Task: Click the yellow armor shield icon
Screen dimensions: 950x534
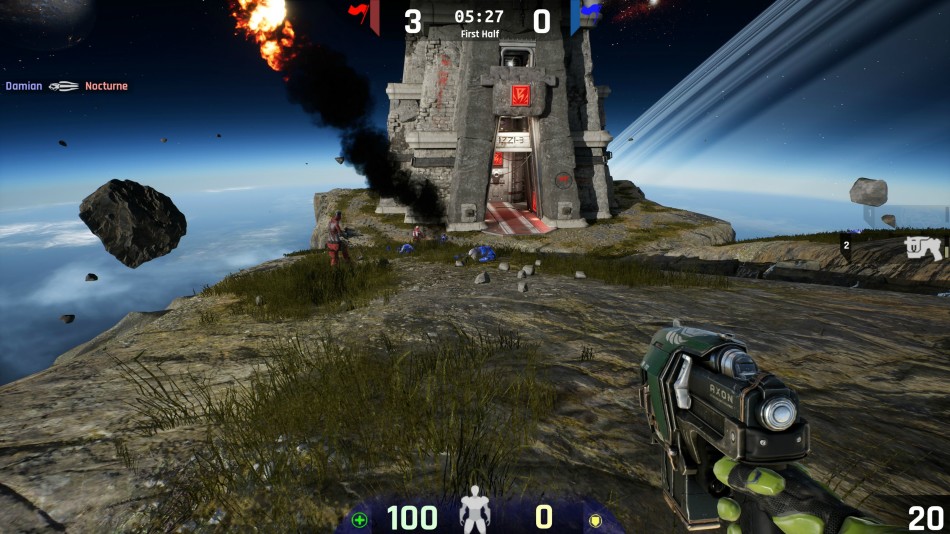Action: [x=594, y=520]
